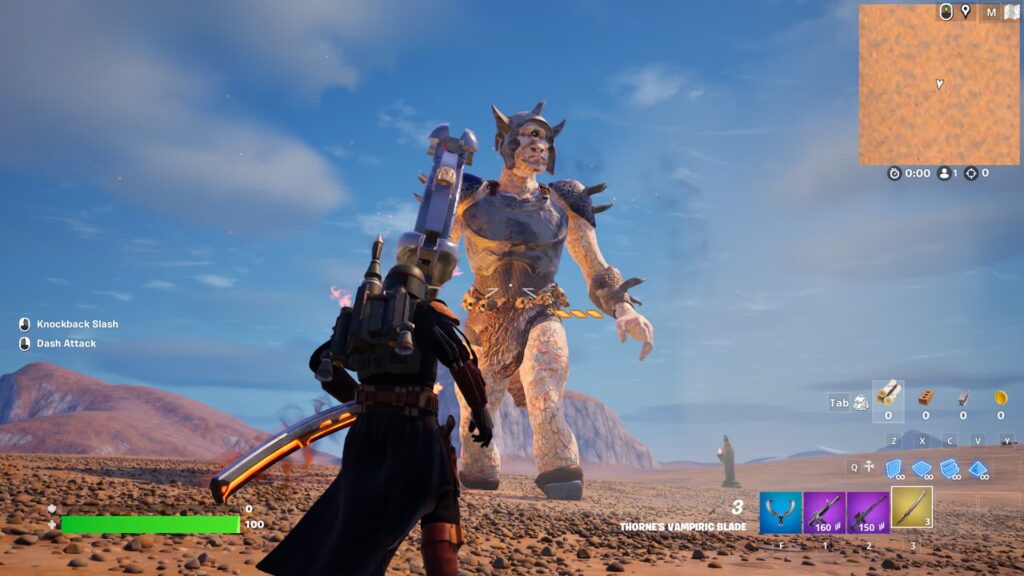Select Thorne's Vampiric Blade slot
Viewport: 1024px width, 576px height.
click(x=911, y=507)
